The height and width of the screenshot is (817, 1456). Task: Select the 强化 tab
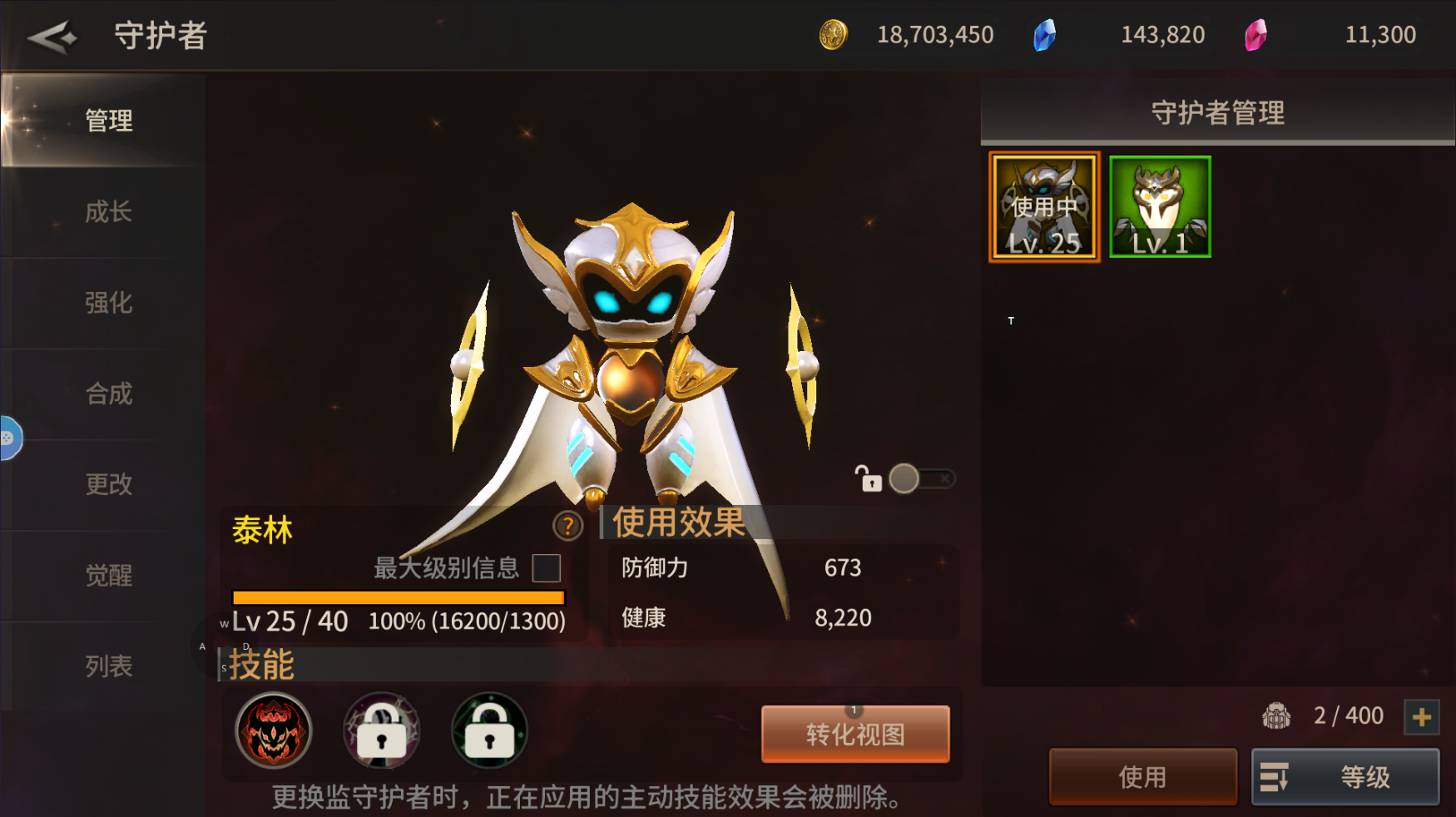108,302
